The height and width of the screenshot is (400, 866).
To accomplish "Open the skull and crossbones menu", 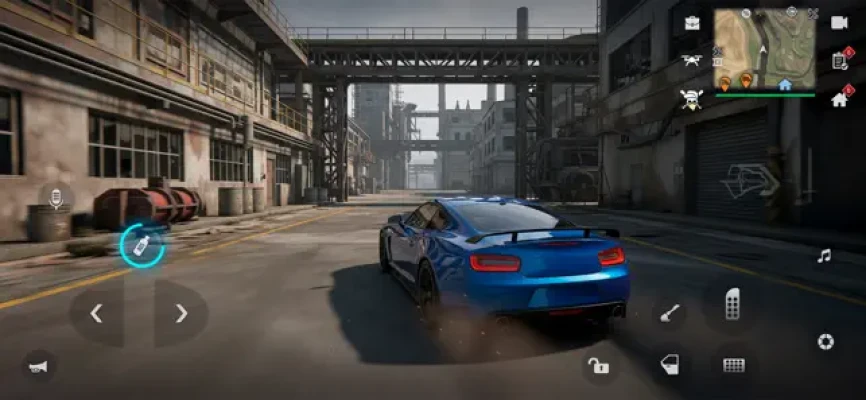I will tap(691, 98).
